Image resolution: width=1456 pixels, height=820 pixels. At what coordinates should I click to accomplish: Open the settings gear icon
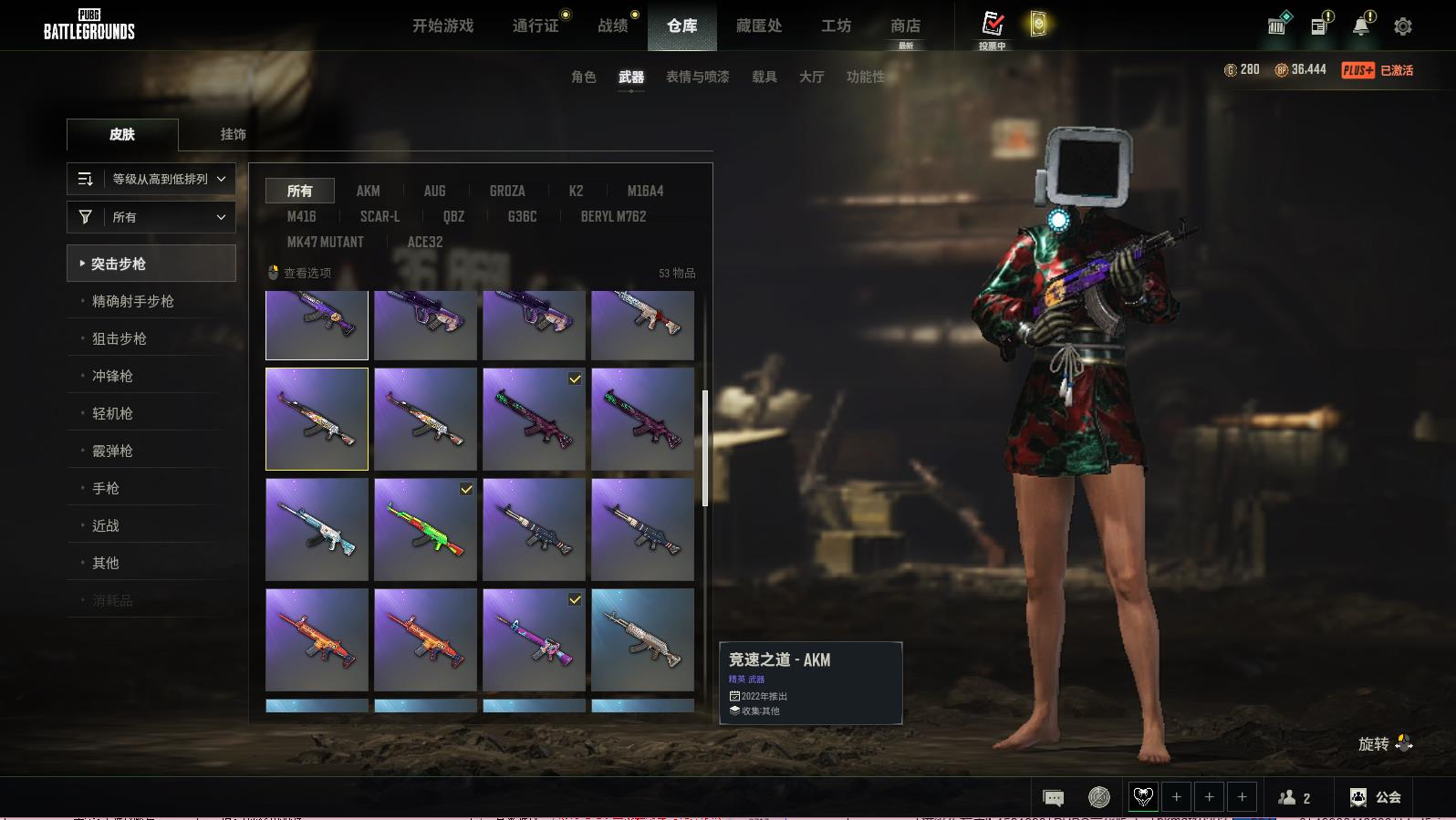(1402, 26)
